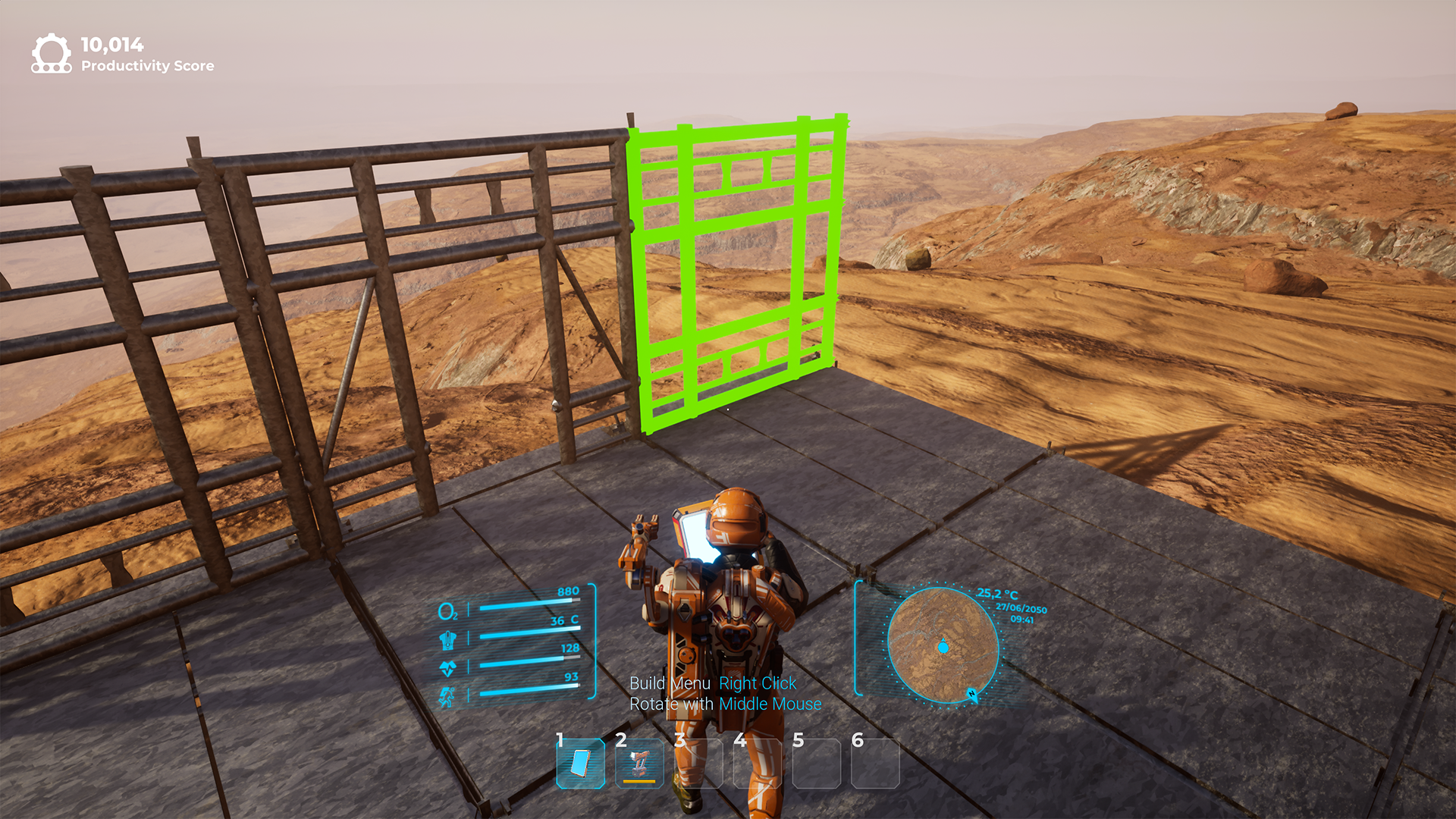
Task: Click the Rotate with Middle Mouse hint
Action: (726, 704)
